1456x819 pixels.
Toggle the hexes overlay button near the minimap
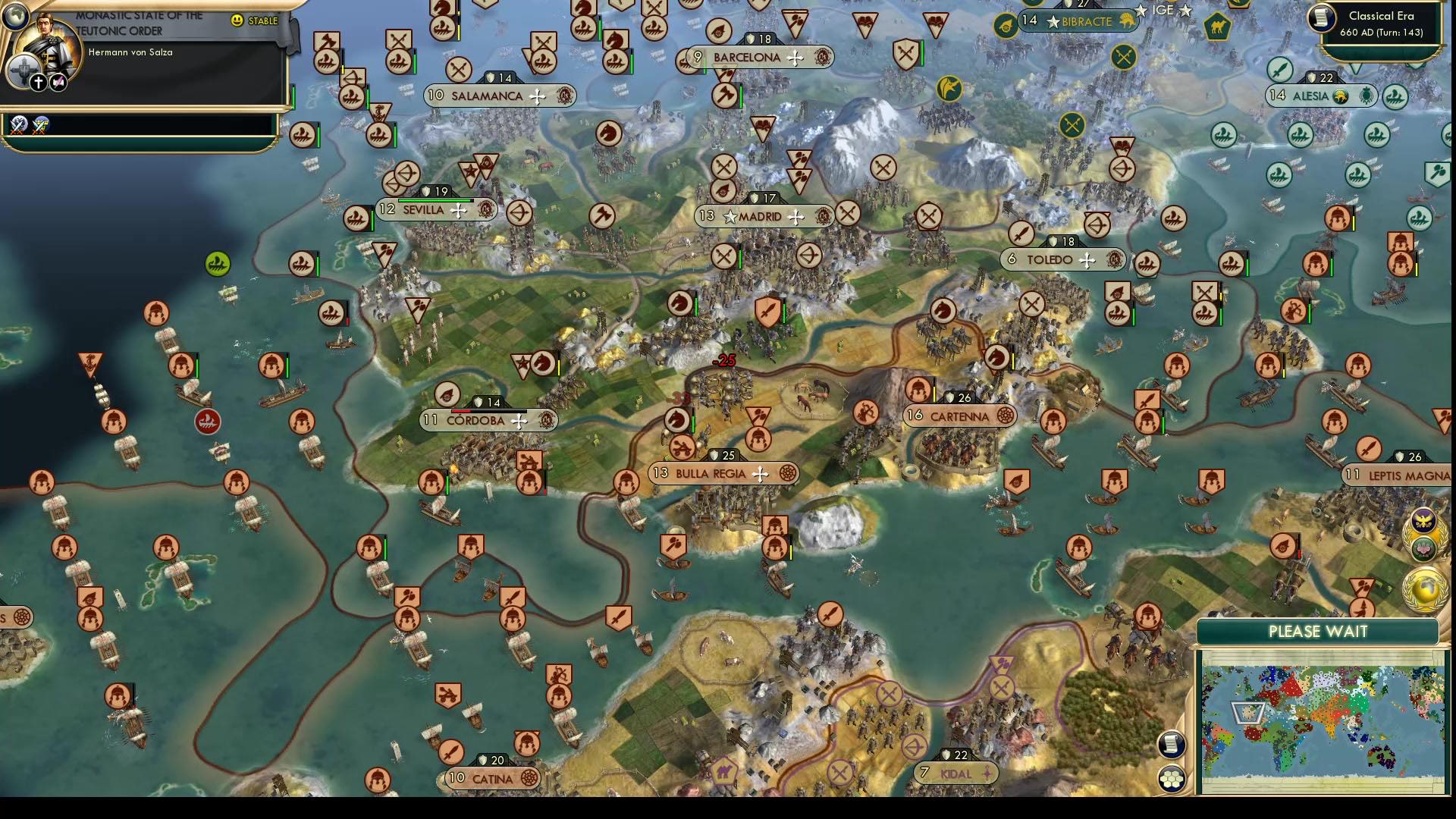pyautogui.click(x=1174, y=776)
